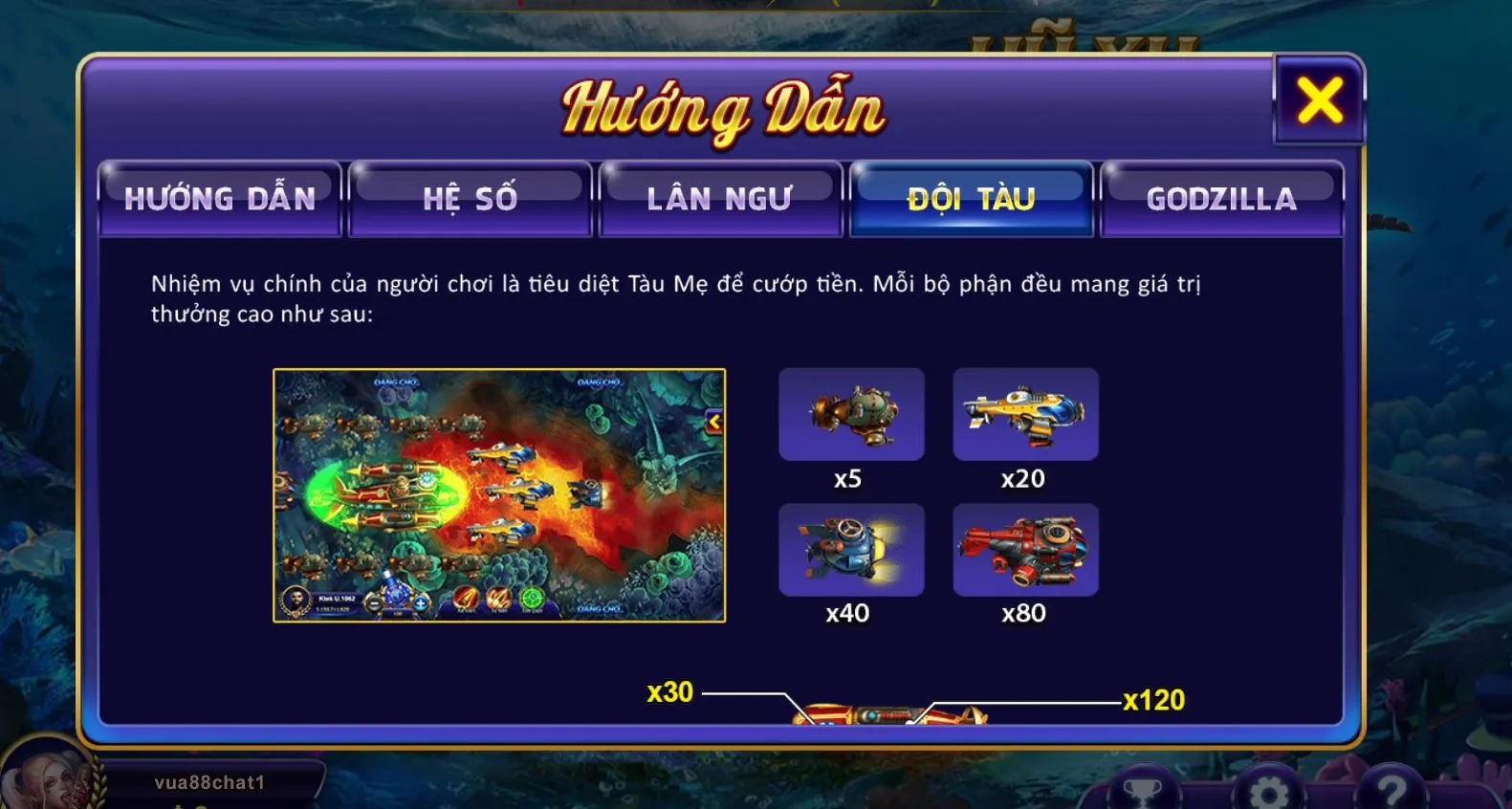Open the HỆ SỐ tab
This screenshot has height=809, width=1512.
471,198
